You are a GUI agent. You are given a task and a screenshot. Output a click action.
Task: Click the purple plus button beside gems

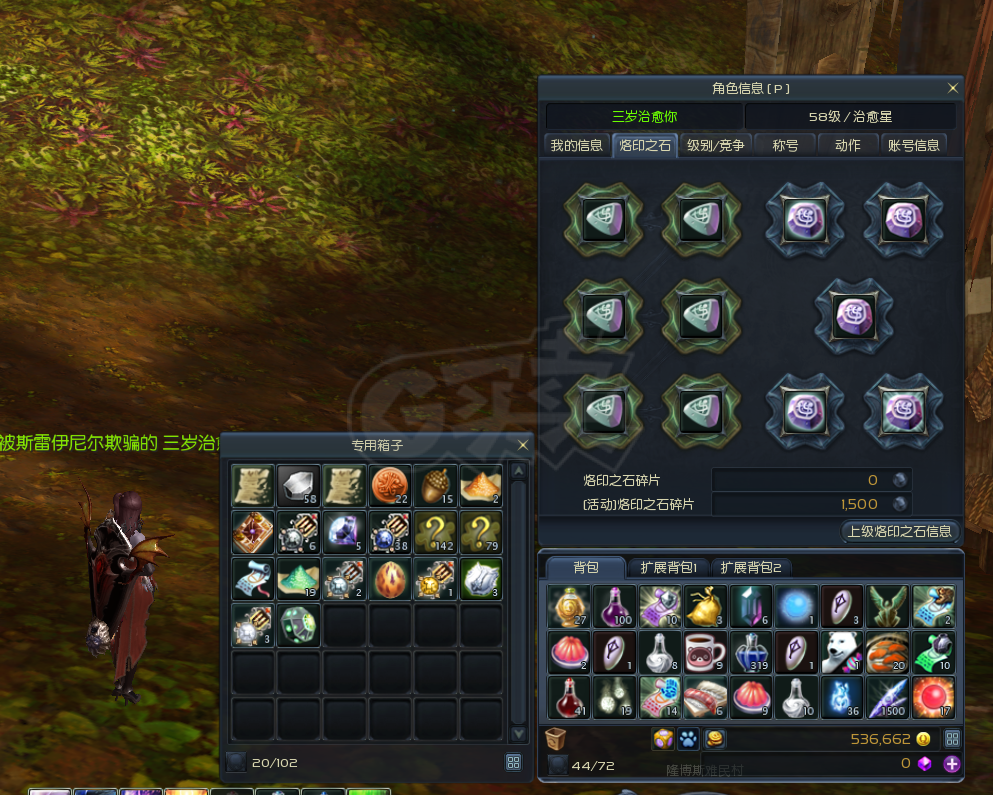952,764
